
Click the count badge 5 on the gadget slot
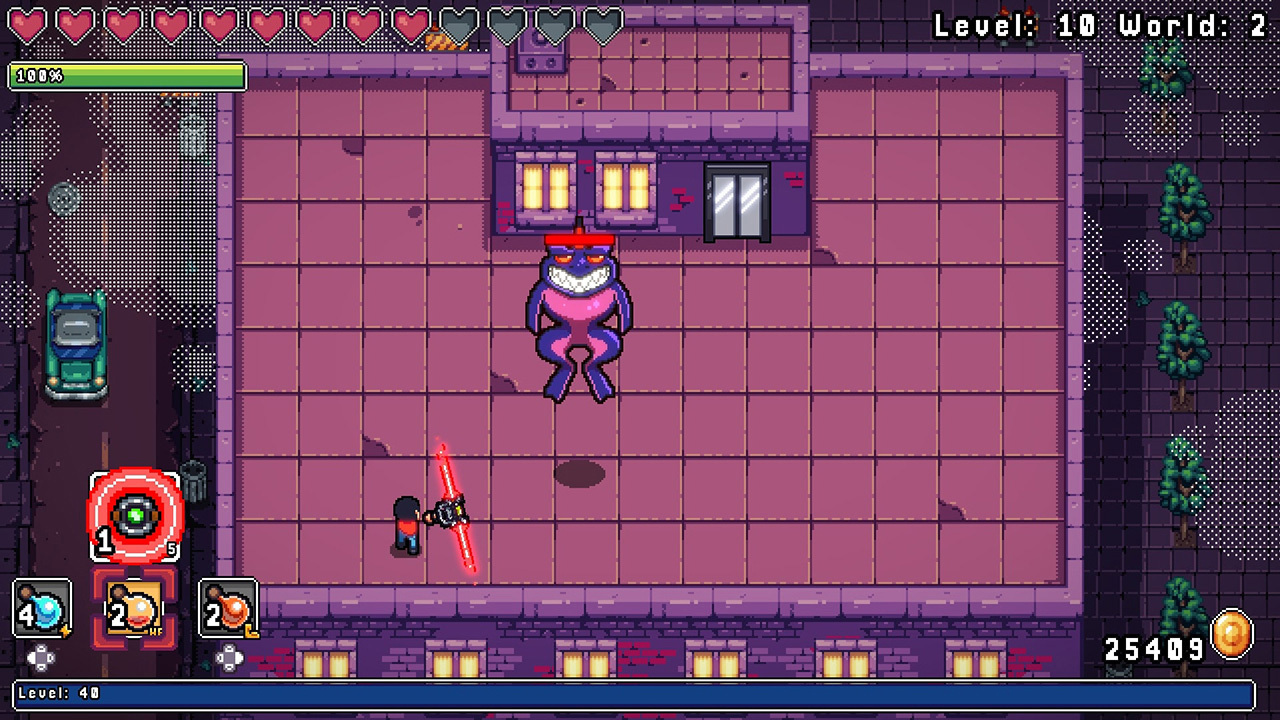(172, 547)
